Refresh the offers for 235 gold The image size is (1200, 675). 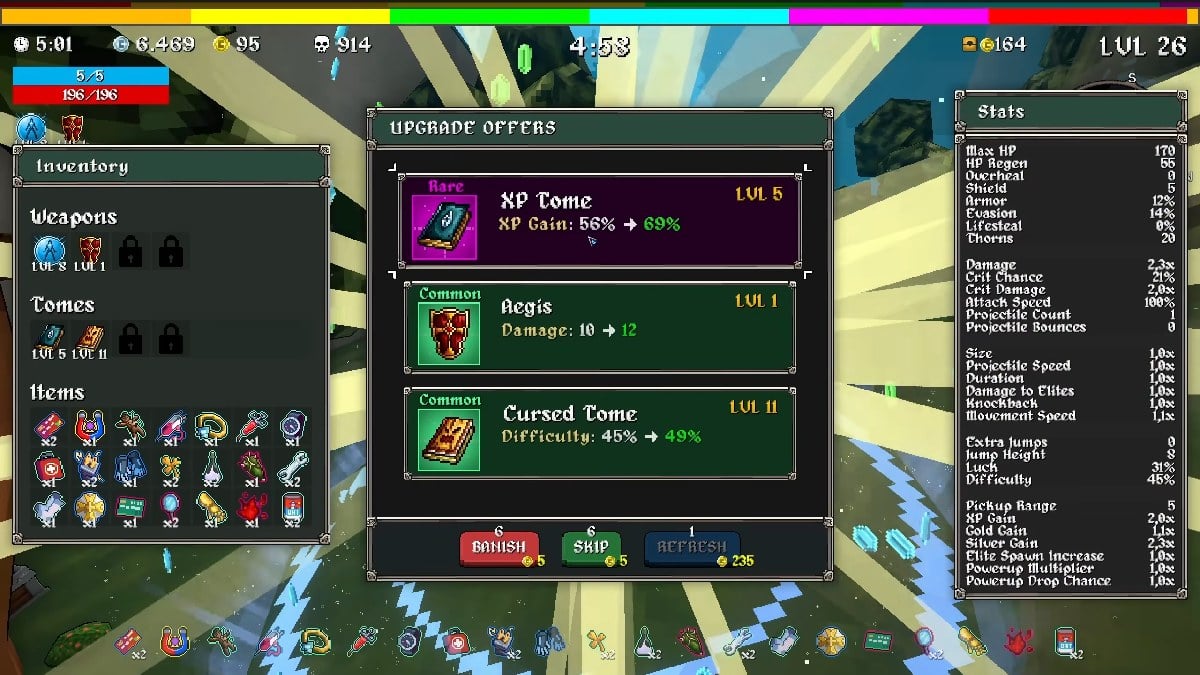pyautogui.click(x=692, y=548)
